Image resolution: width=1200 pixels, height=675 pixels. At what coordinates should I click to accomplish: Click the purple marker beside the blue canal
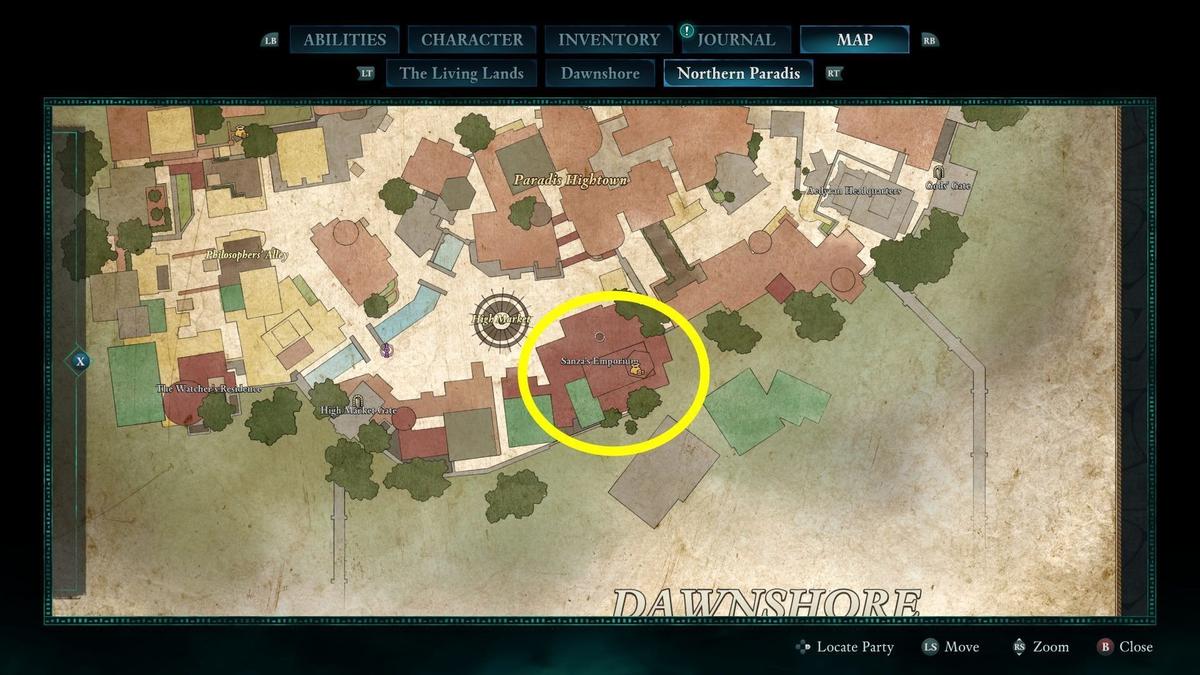coord(386,350)
